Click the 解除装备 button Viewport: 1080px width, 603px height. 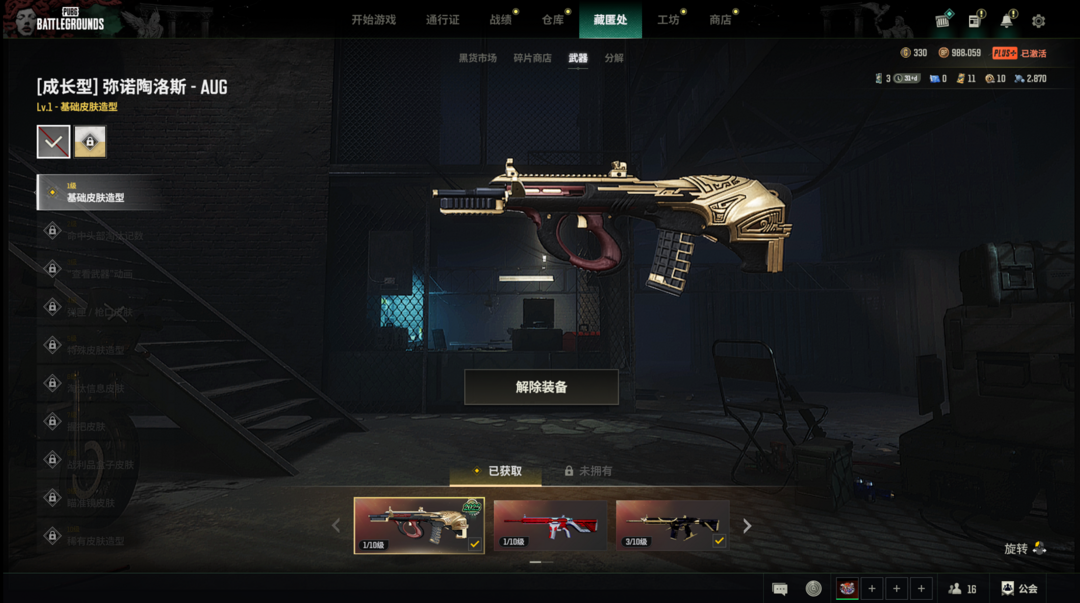(541, 387)
